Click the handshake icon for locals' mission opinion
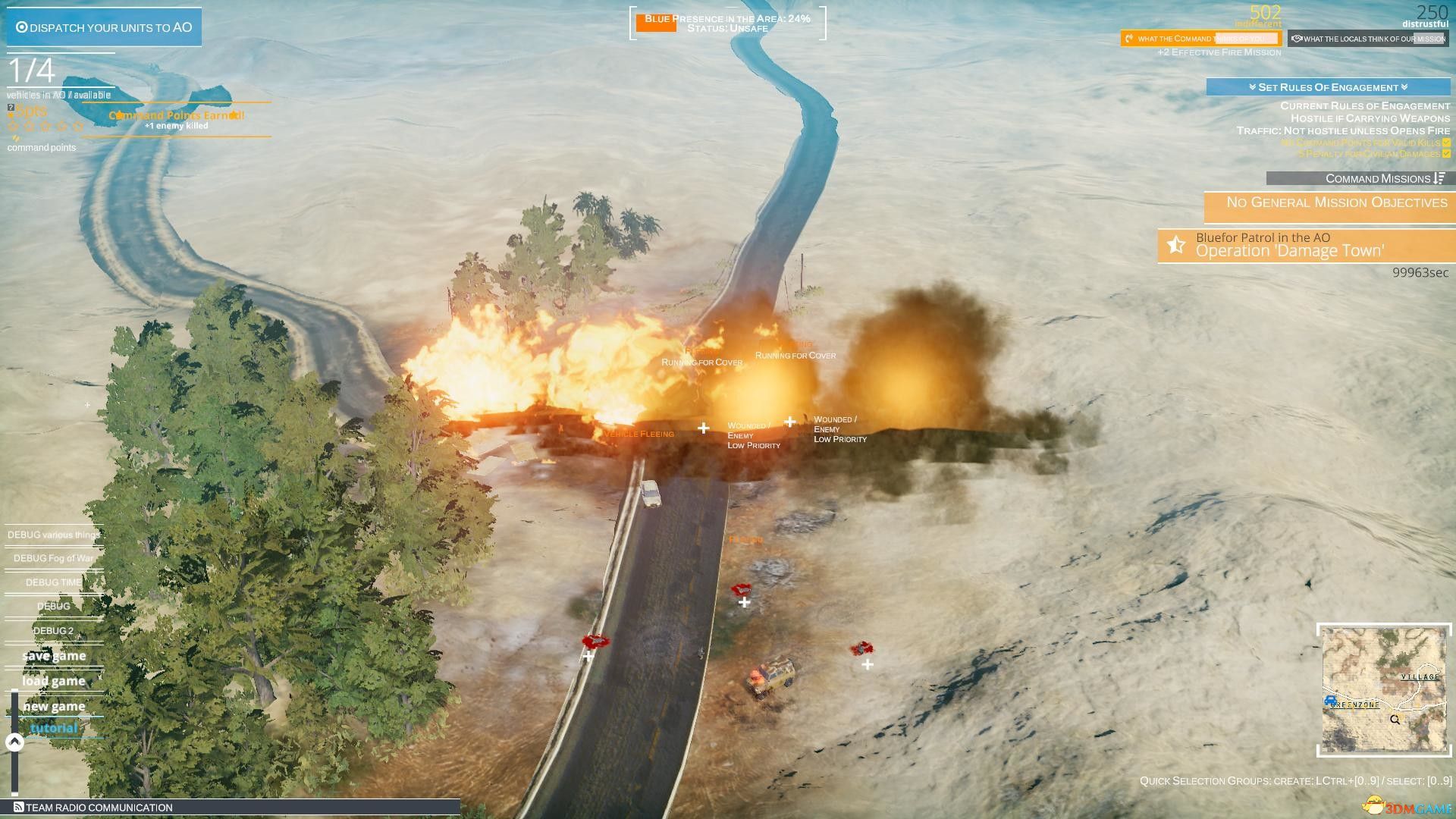Image resolution: width=1456 pixels, height=819 pixels. click(1297, 39)
